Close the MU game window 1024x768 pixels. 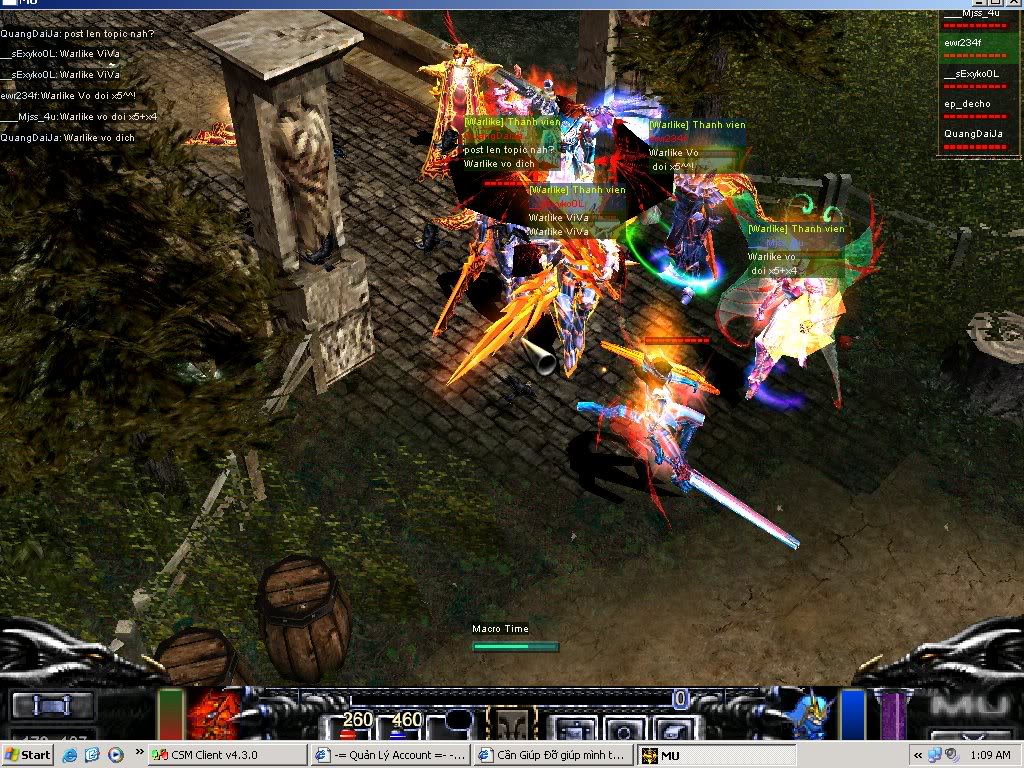[x=1012, y=4]
